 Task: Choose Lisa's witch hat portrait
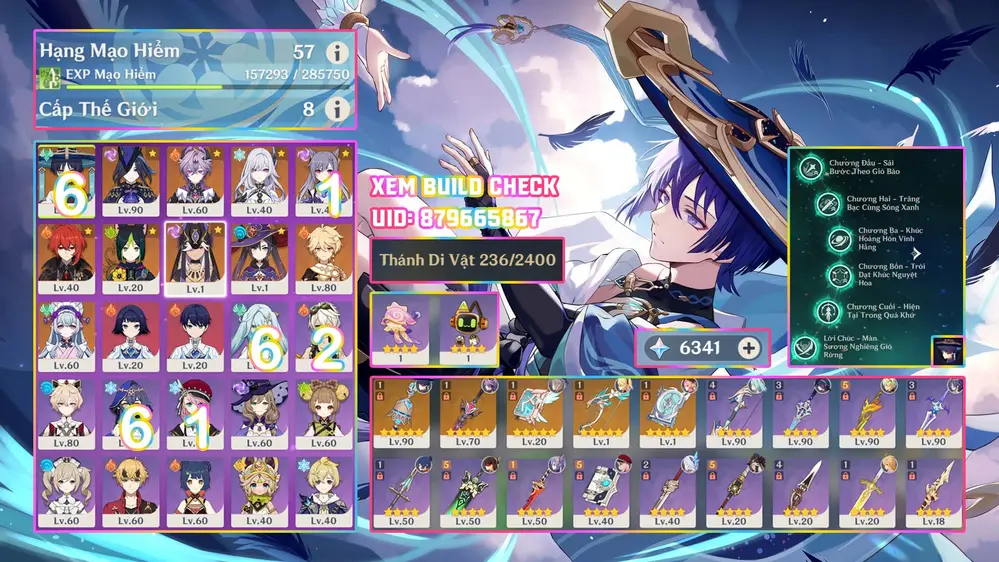257,412
